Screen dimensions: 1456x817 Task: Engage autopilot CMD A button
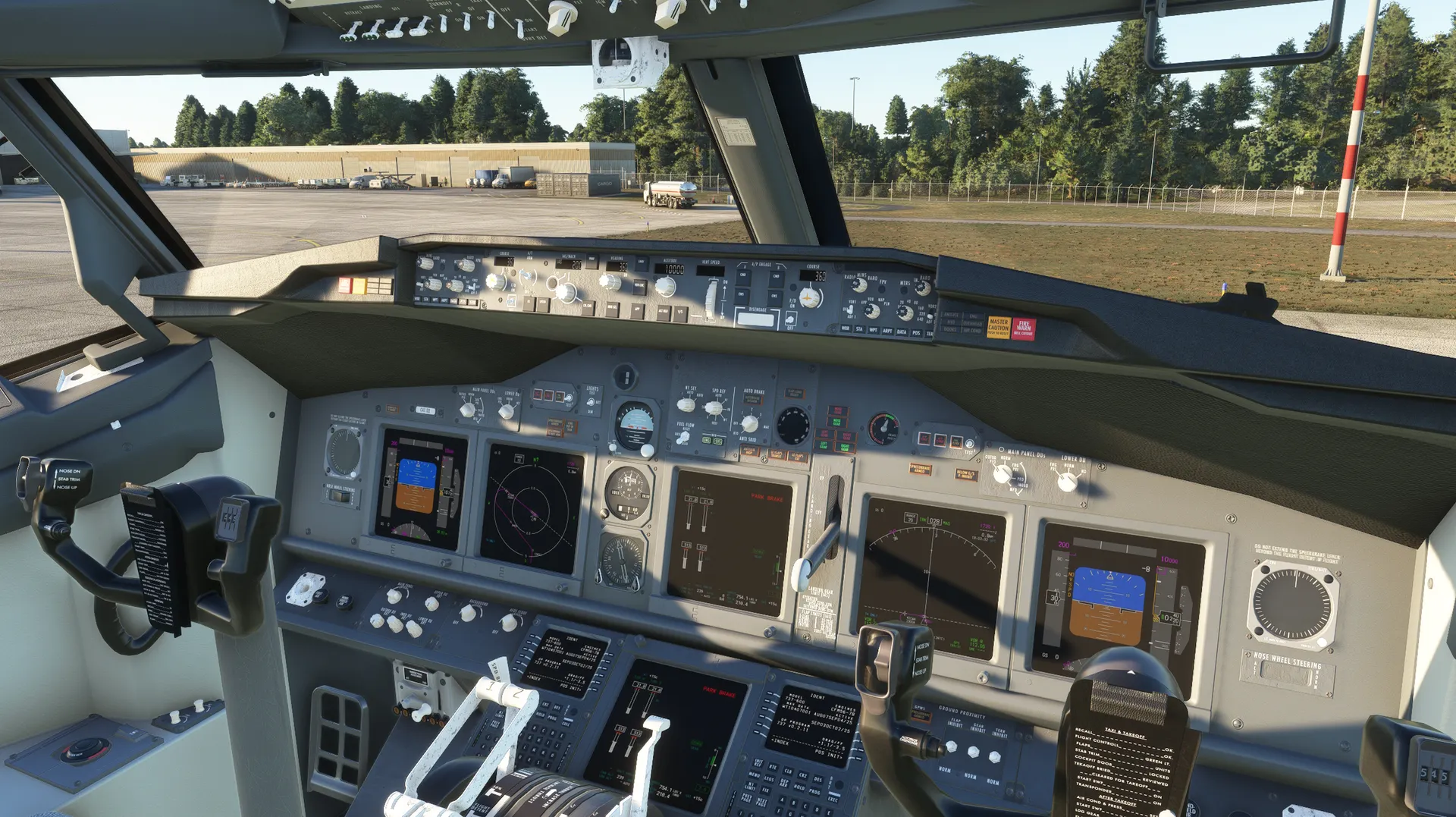coord(742,275)
